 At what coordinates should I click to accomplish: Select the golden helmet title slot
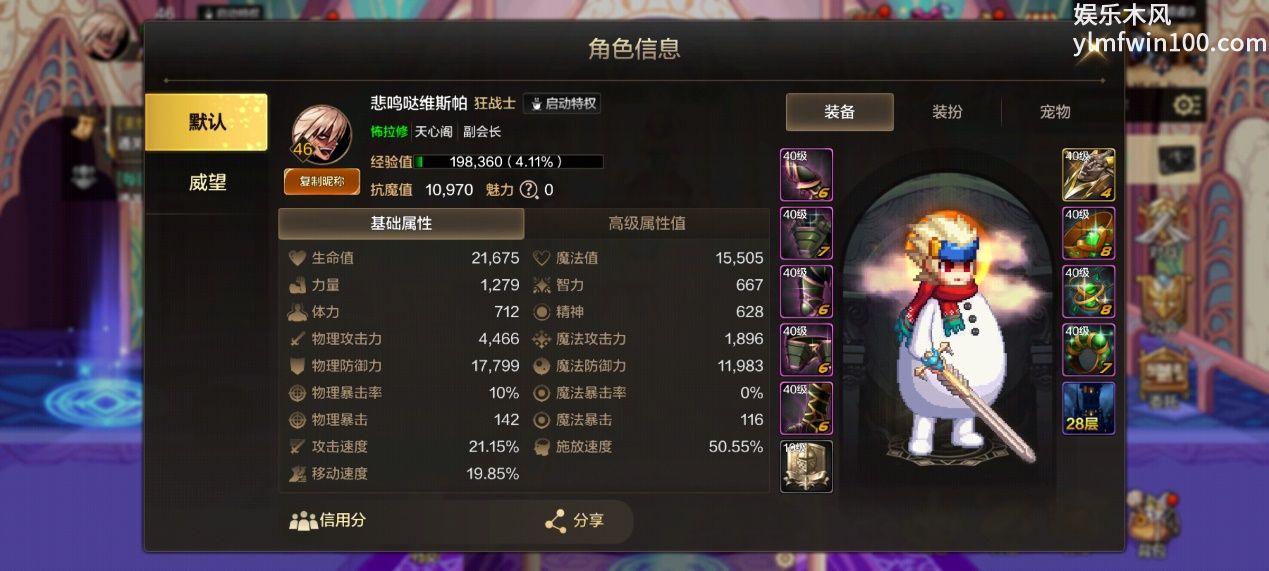coord(806,466)
